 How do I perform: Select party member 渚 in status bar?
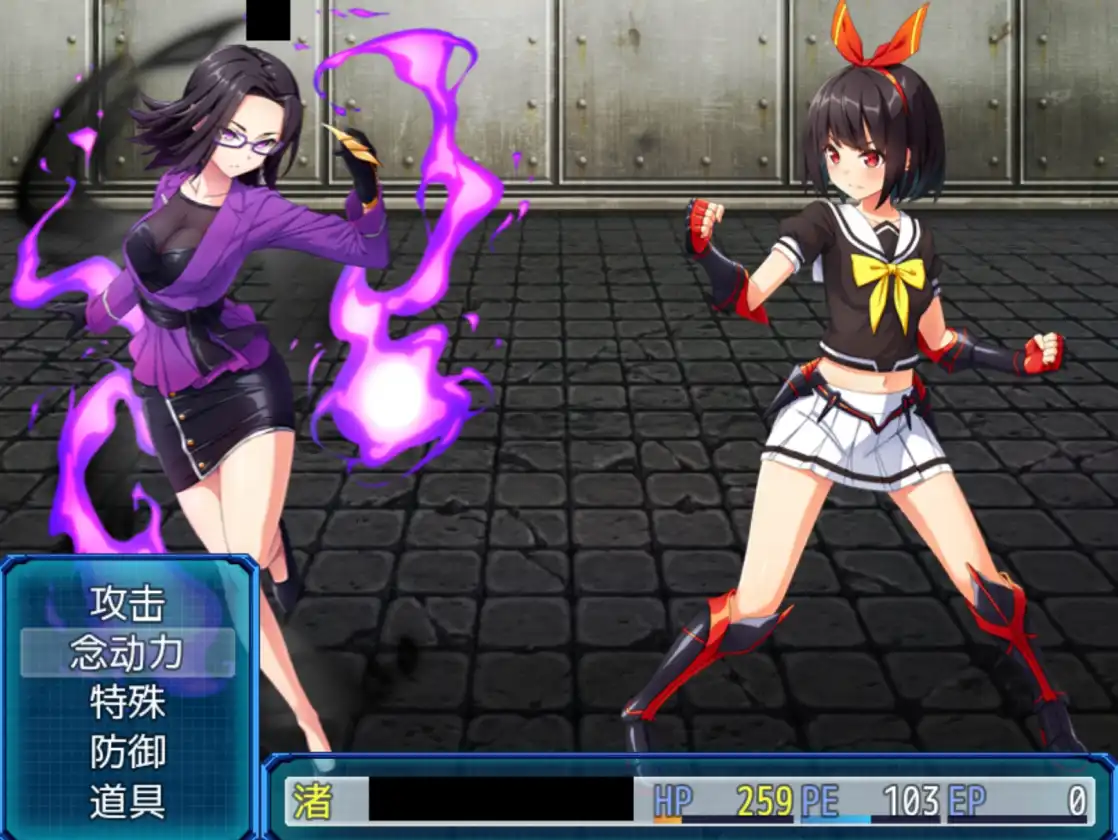[x=312, y=801]
